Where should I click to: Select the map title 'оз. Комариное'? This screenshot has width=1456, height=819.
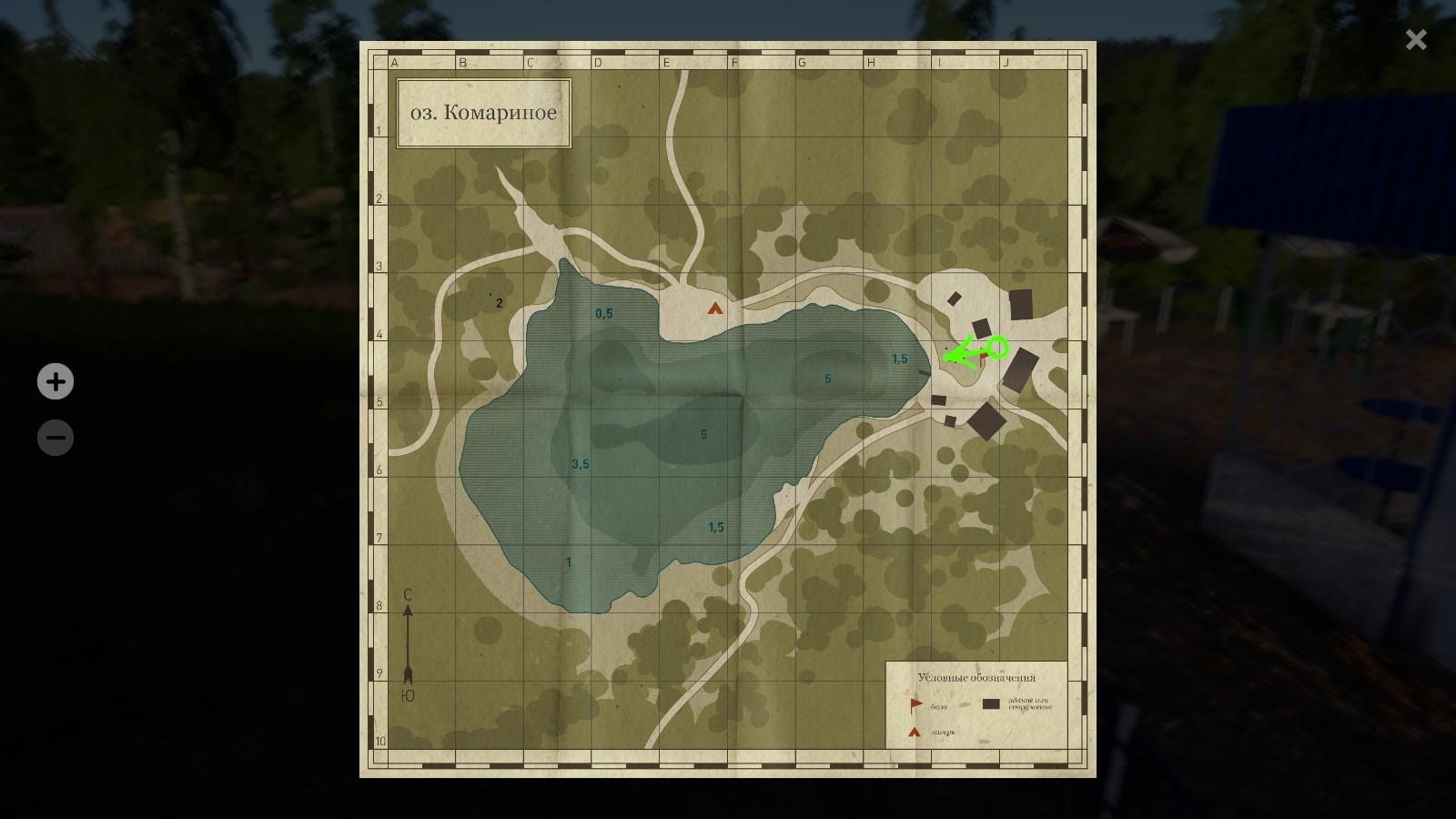pyautogui.click(x=482, y=112)
